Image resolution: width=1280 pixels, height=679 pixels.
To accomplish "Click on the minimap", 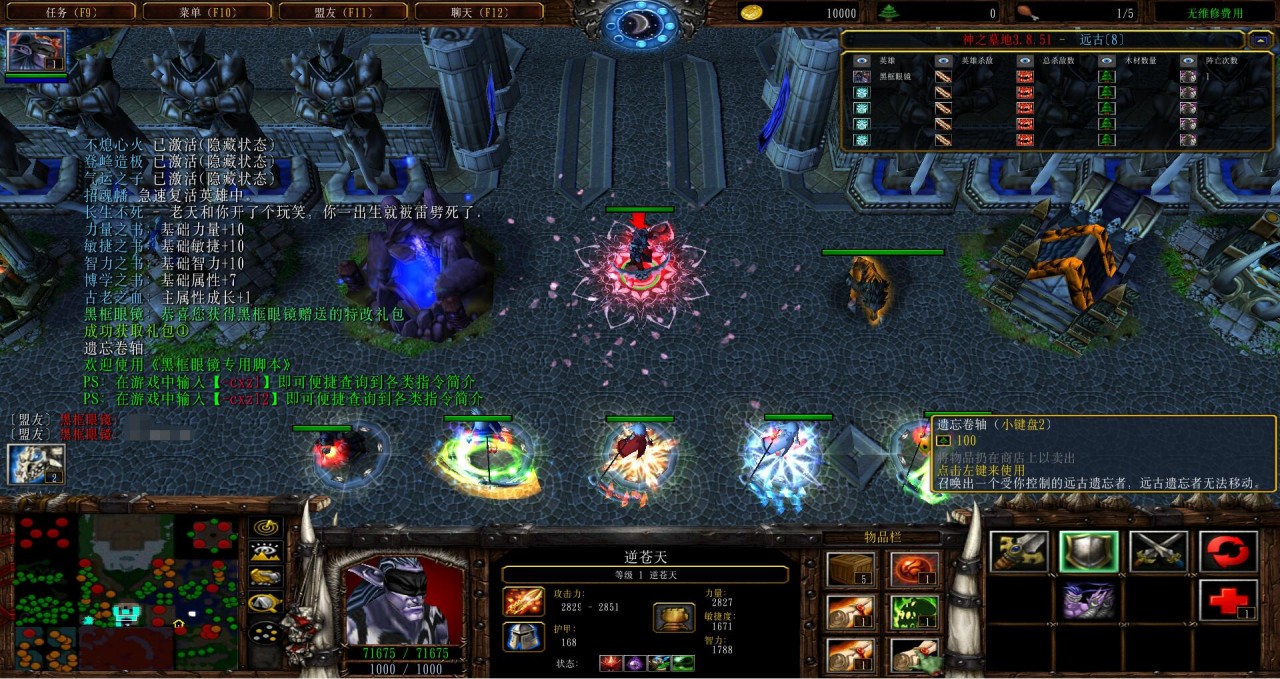I will point(124,592).
